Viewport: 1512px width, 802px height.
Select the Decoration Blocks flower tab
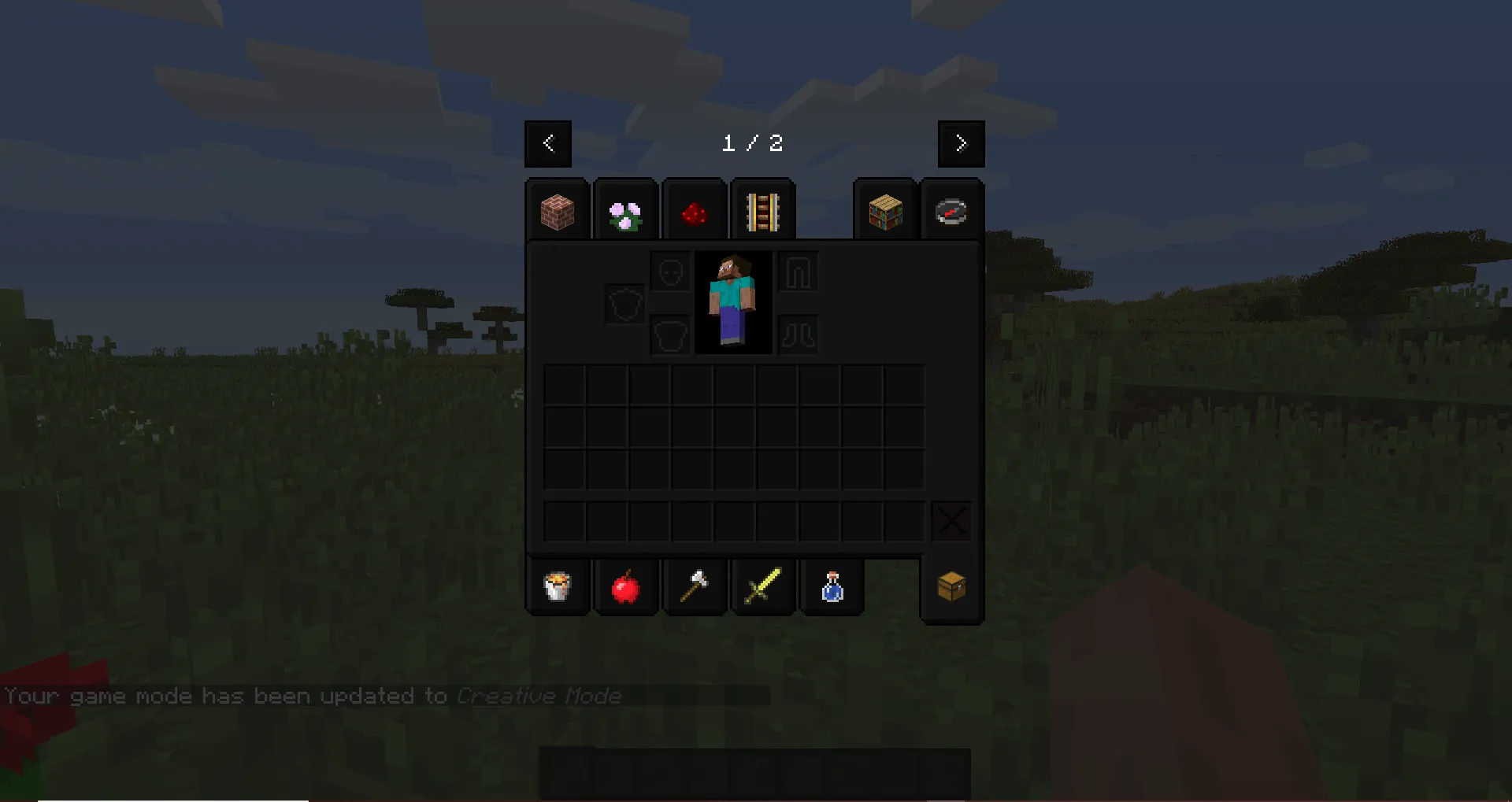pyautogui.click(x=625, y=210)
